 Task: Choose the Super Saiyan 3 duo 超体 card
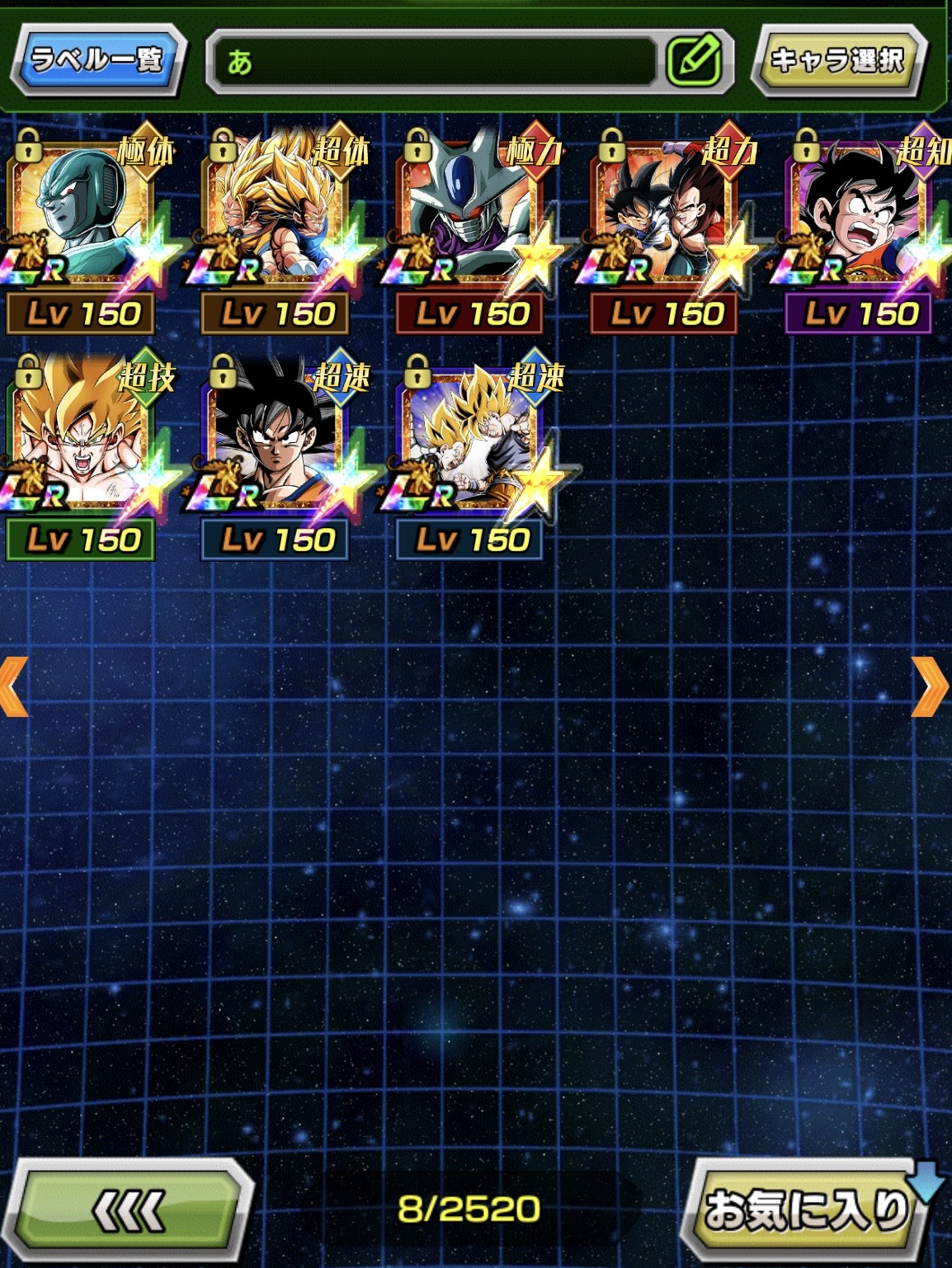pyautogui.click(x=277, y=214)
